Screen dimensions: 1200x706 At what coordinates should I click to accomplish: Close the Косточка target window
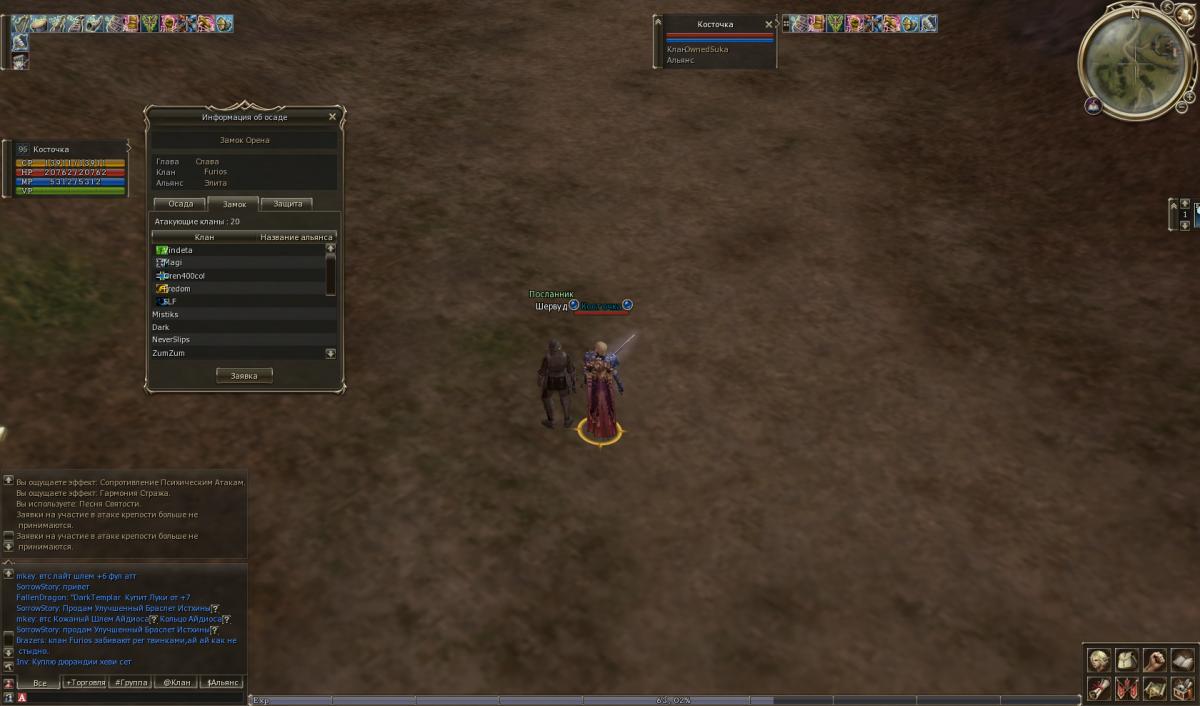point(769,24)
